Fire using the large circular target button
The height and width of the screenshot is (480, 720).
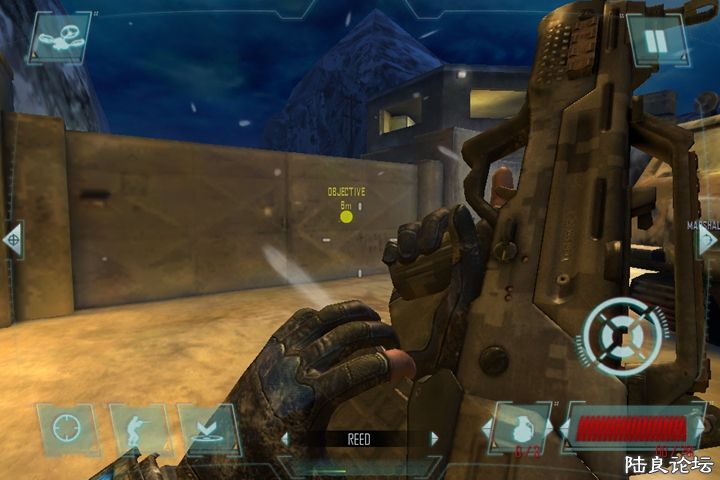tap(622, 336)
